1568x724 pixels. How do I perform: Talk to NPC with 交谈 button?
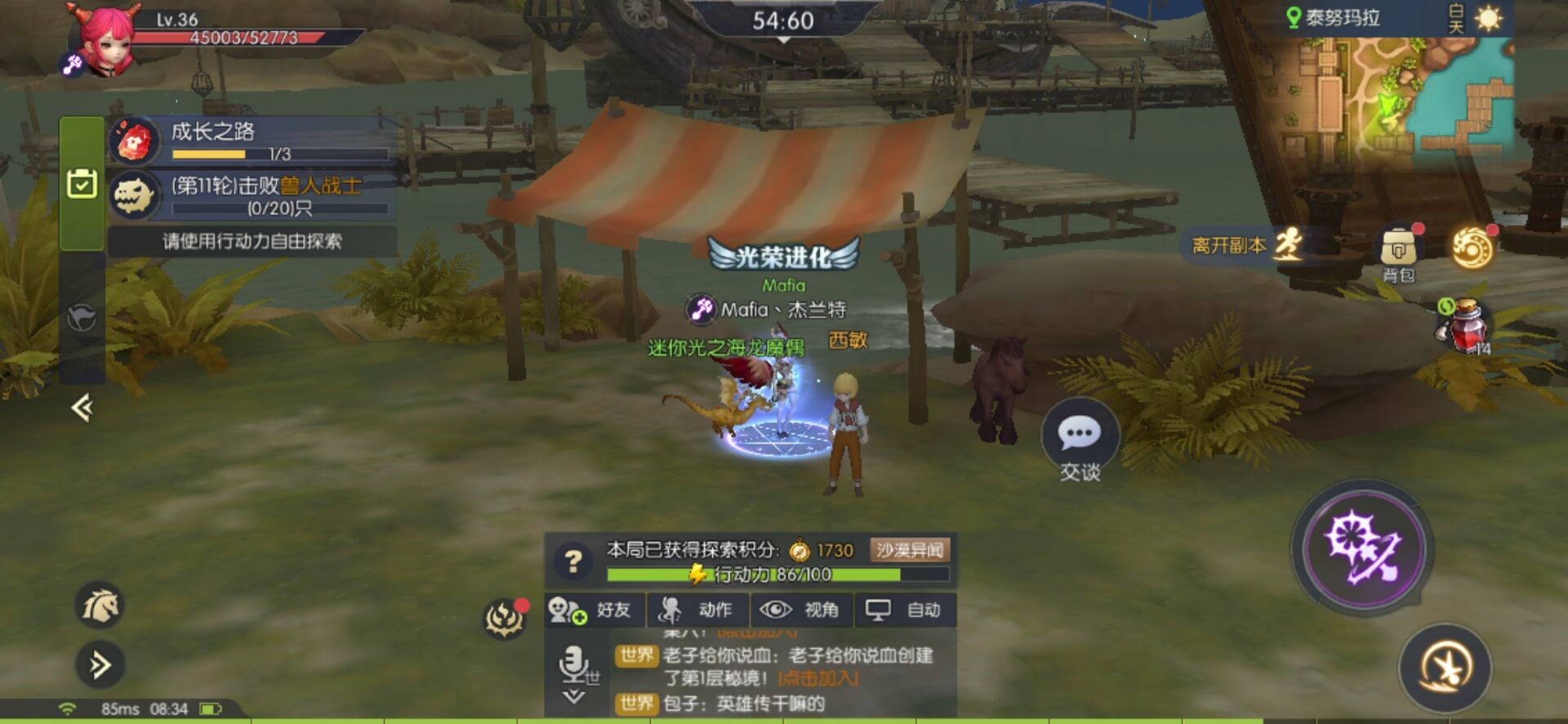1080,442
